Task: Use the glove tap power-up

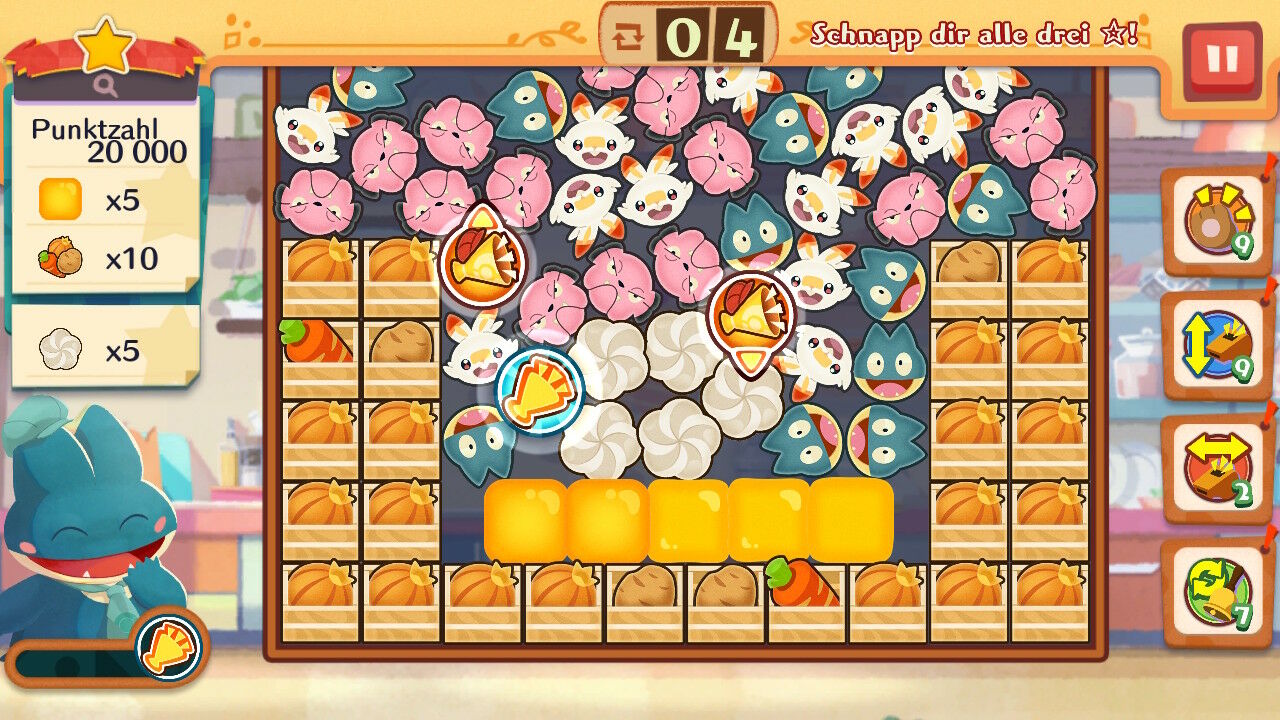Action: tap(1216, 221)
